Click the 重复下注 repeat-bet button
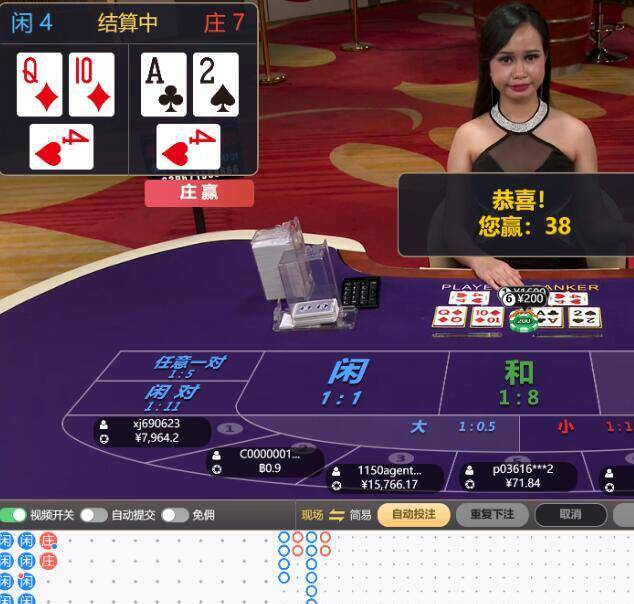 (491, 515)
